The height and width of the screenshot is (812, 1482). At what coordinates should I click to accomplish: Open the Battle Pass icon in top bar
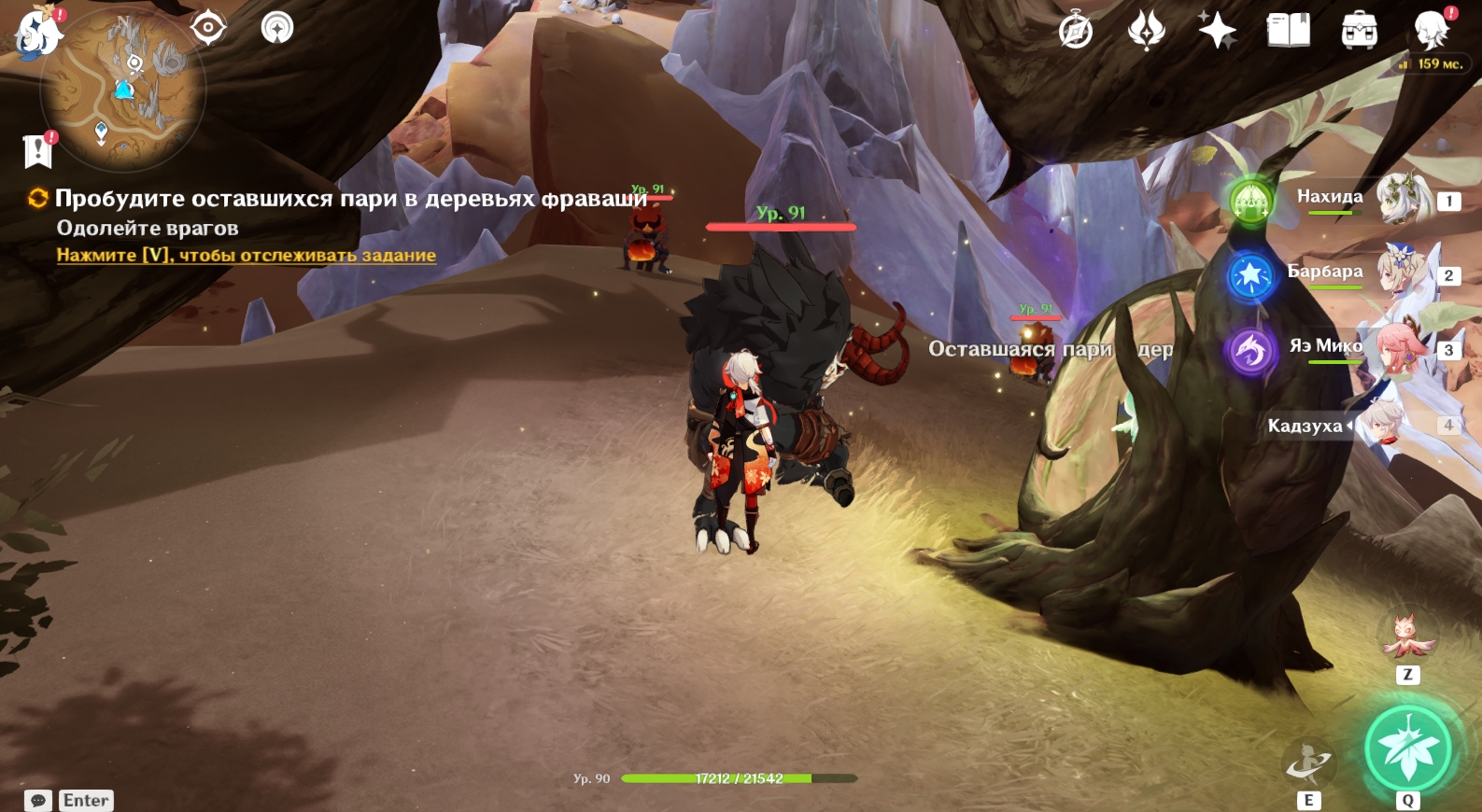[x=1147, y=31]
